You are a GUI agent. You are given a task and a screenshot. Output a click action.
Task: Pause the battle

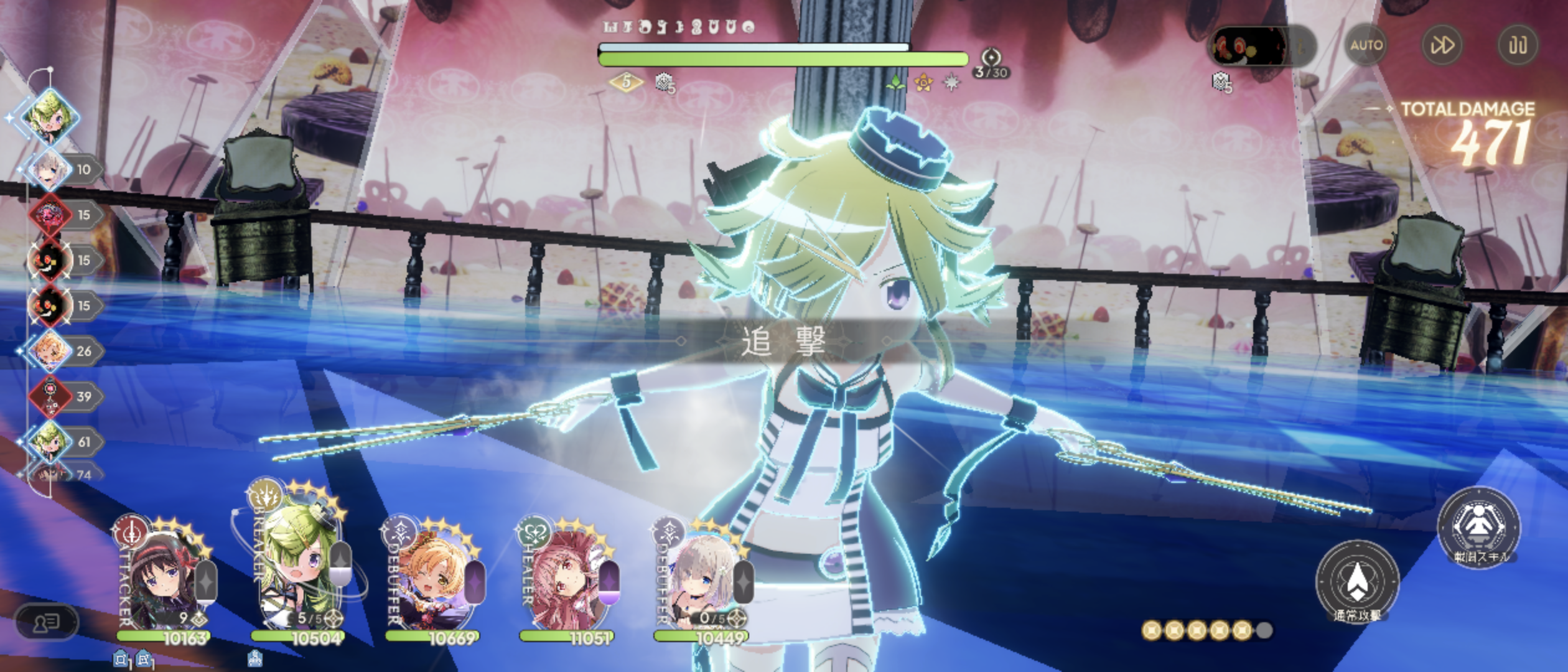point(1518,45)
